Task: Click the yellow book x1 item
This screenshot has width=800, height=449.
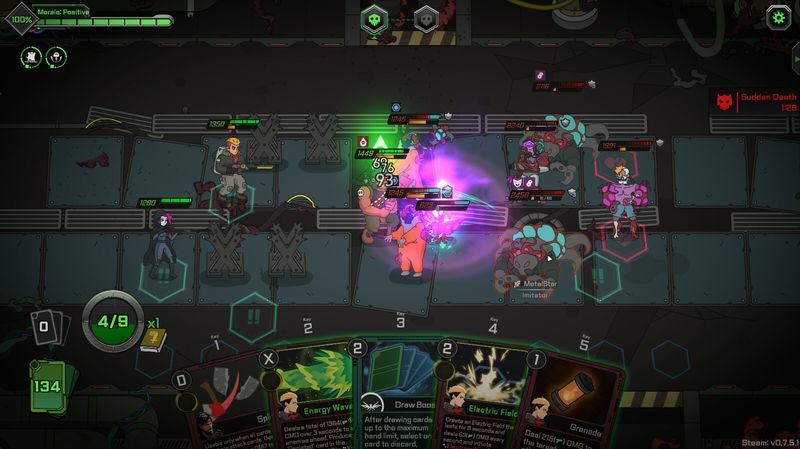Action: tap(152, 340)
